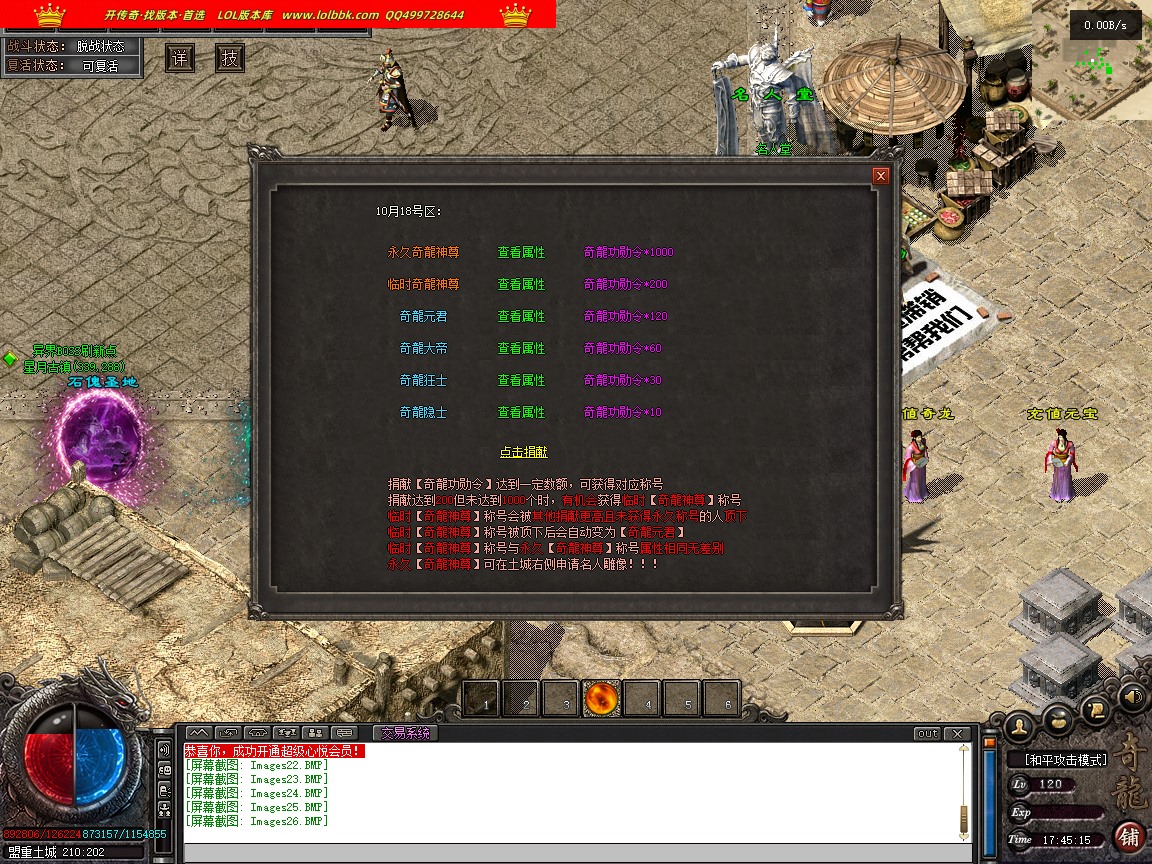Viewport: 1152px width, 864px height.
Task: Toggle the 和平攻击模式 attack mode
Action: [1065, 760]
